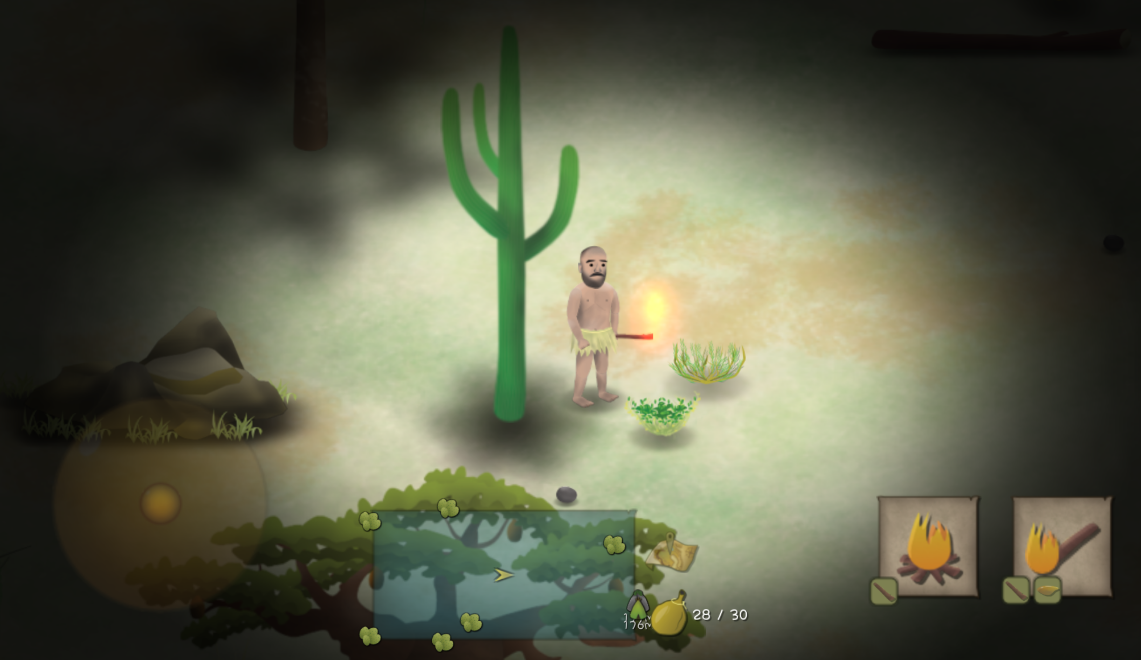Image resolution: width=1141 pixels, height=660 pixels.
Task: Craft a torch from the crafting slot
Action: [x=1062, y=546]
